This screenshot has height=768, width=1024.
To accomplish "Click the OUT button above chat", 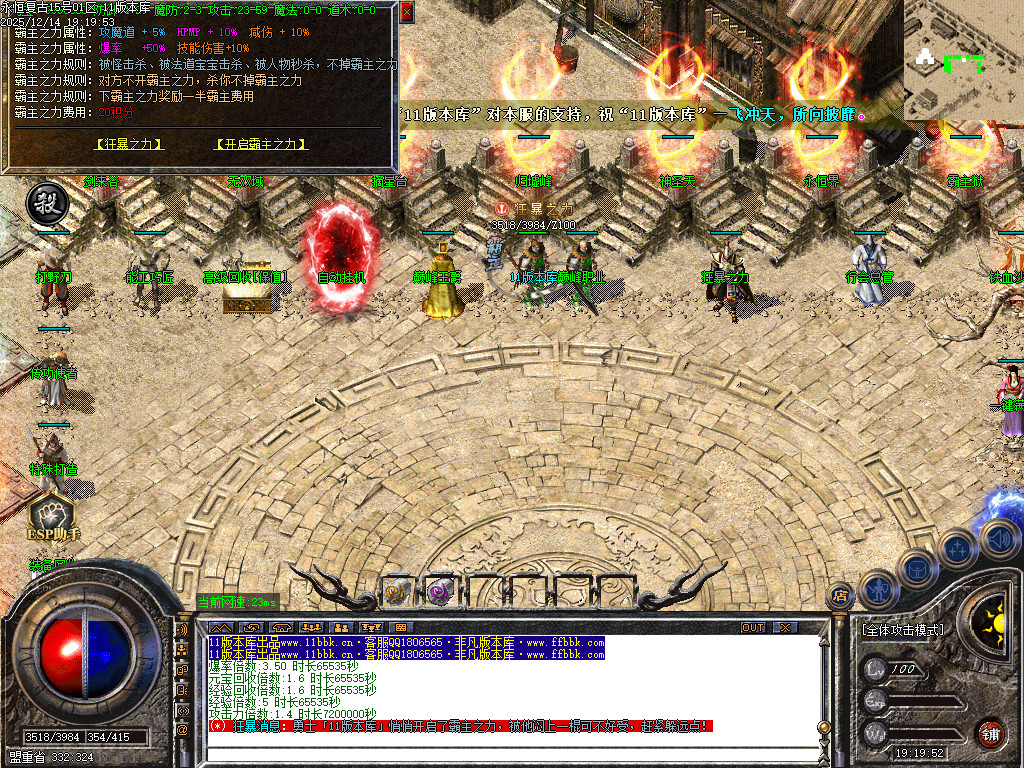I will pos(753,627).
